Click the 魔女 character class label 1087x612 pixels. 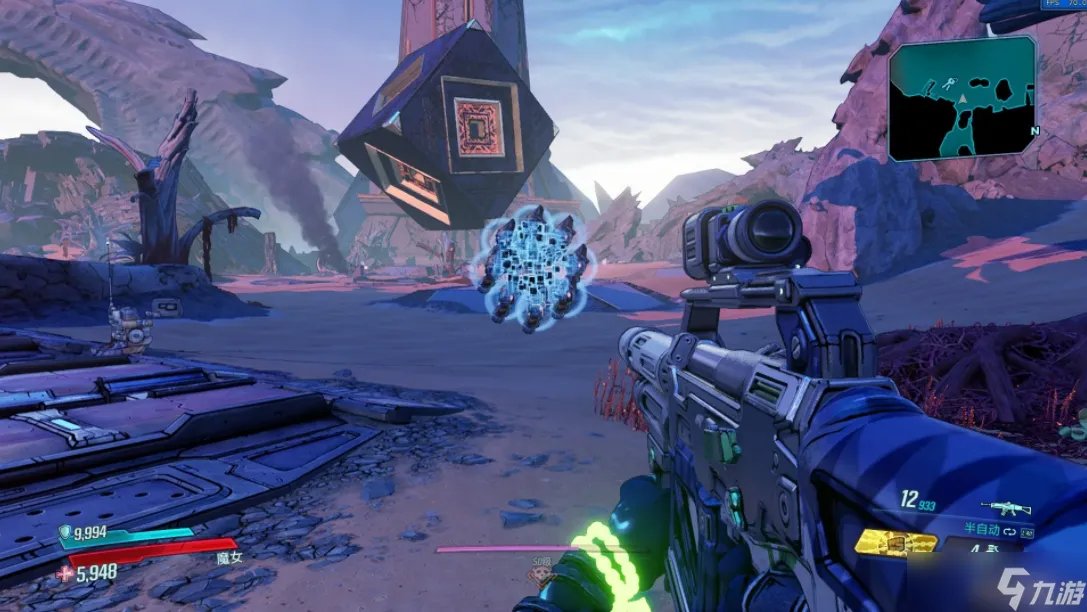tap(227, 559)
